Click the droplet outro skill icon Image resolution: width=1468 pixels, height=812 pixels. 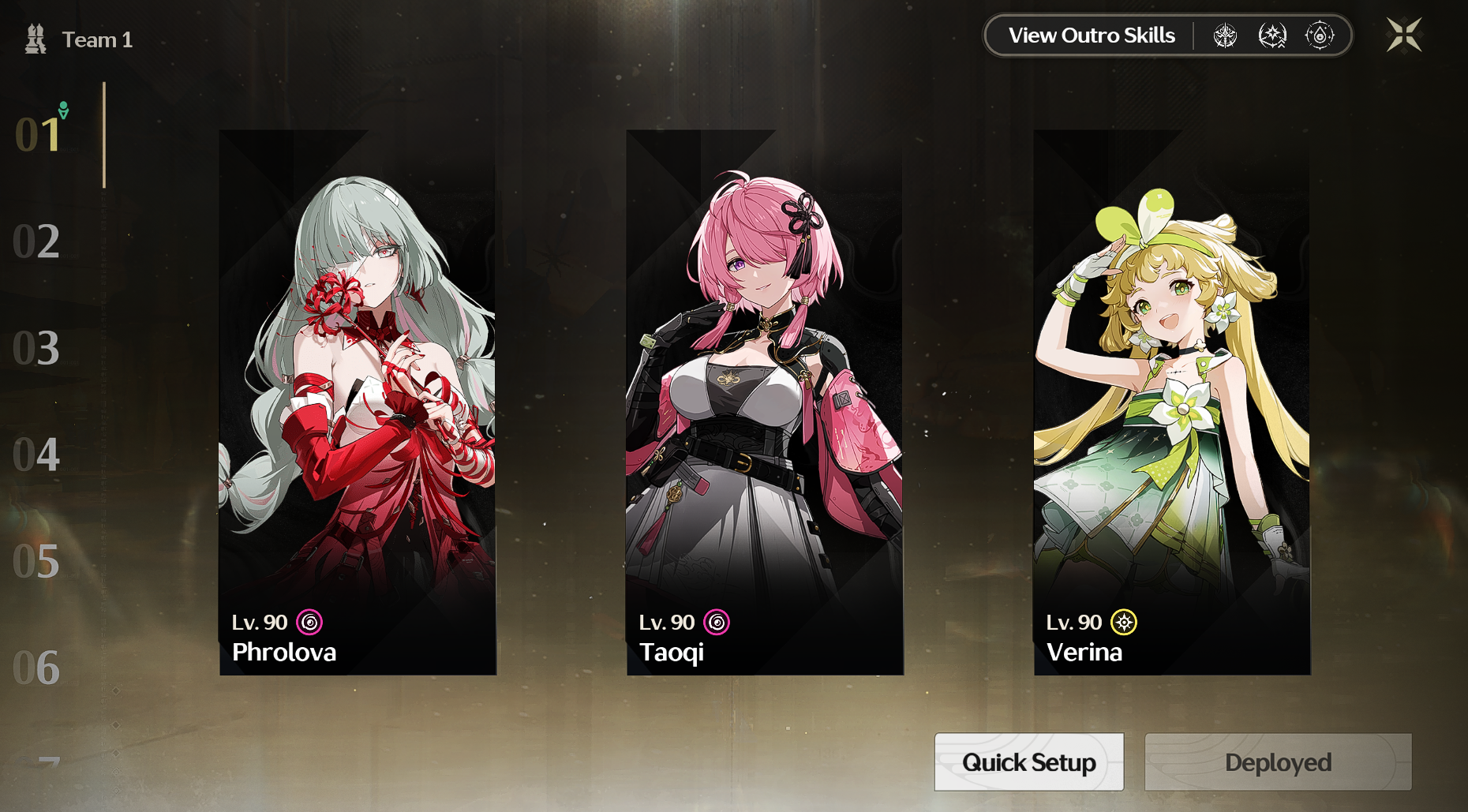tap(1320, 35)
